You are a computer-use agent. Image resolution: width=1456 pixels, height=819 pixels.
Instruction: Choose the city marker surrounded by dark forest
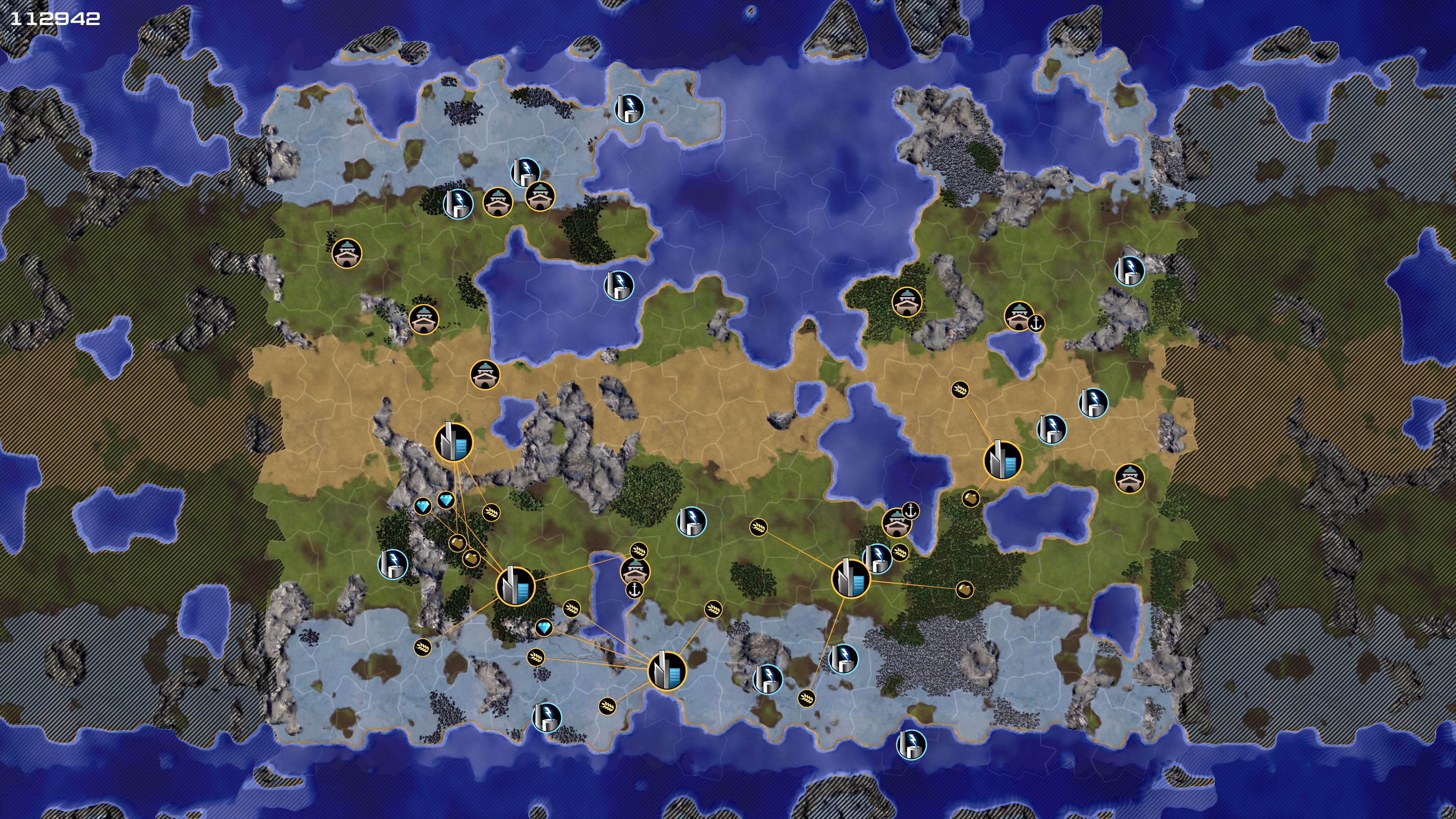point(515,586)
